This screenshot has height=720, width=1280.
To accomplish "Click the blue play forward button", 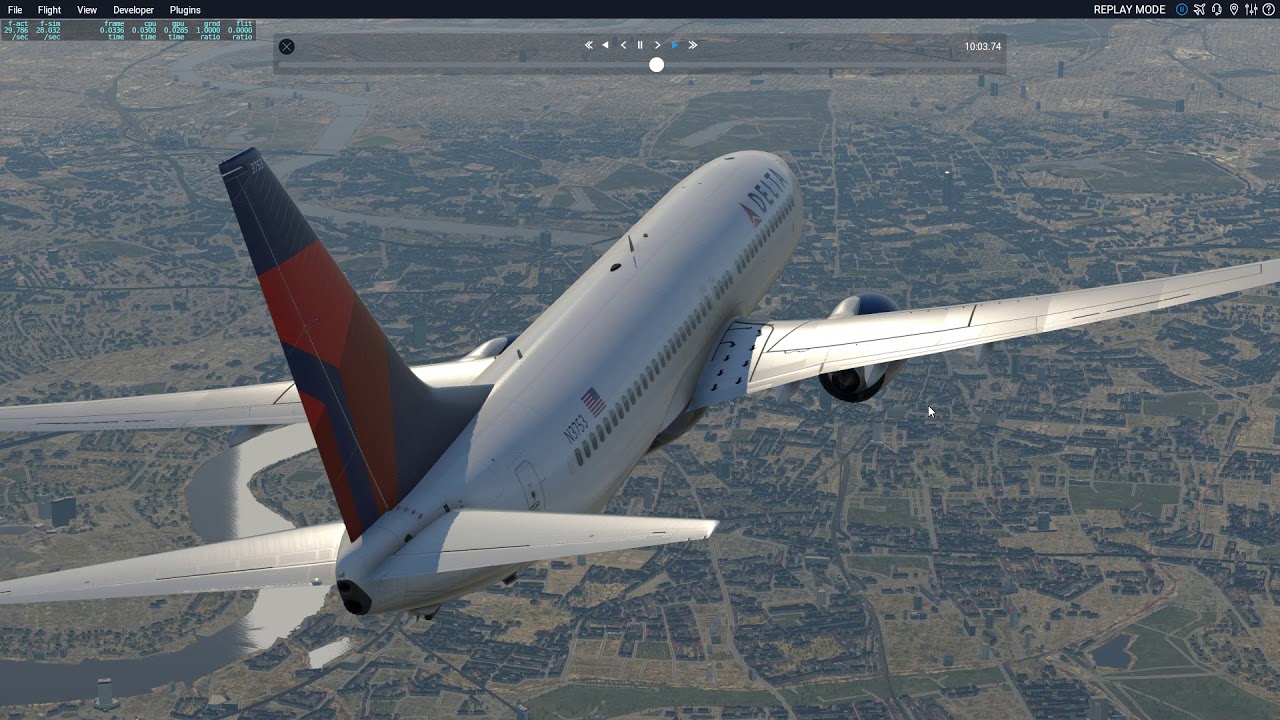I will point(675,45).
